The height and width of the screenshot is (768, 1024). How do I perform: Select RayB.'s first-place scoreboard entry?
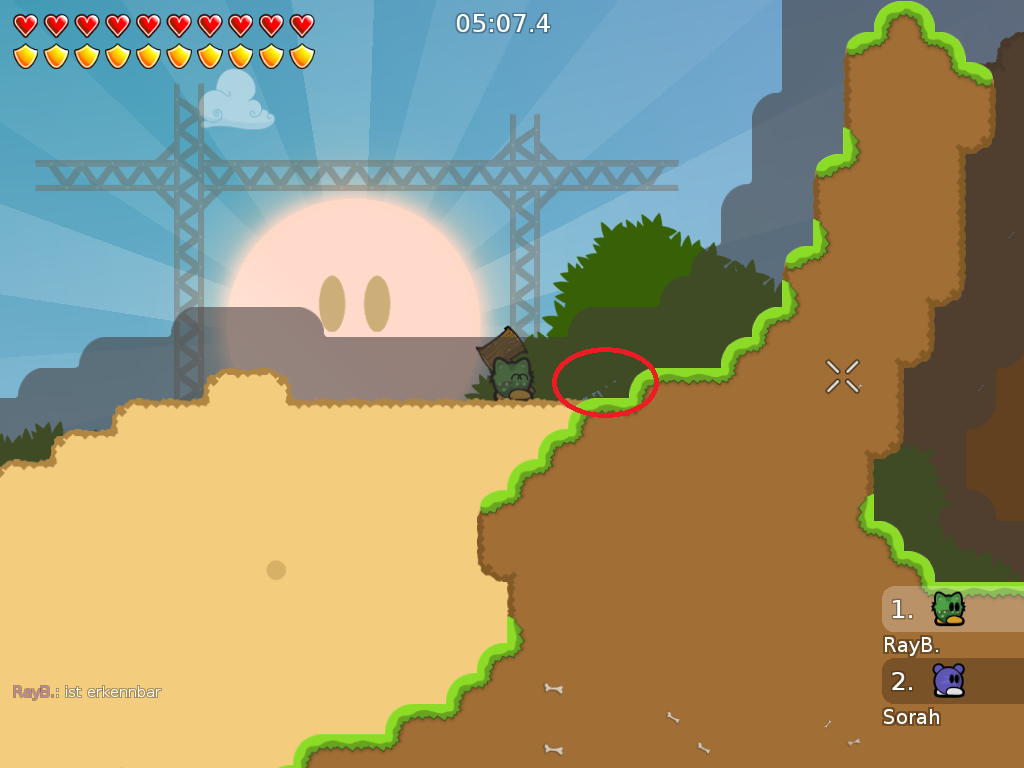coord(951,609)
